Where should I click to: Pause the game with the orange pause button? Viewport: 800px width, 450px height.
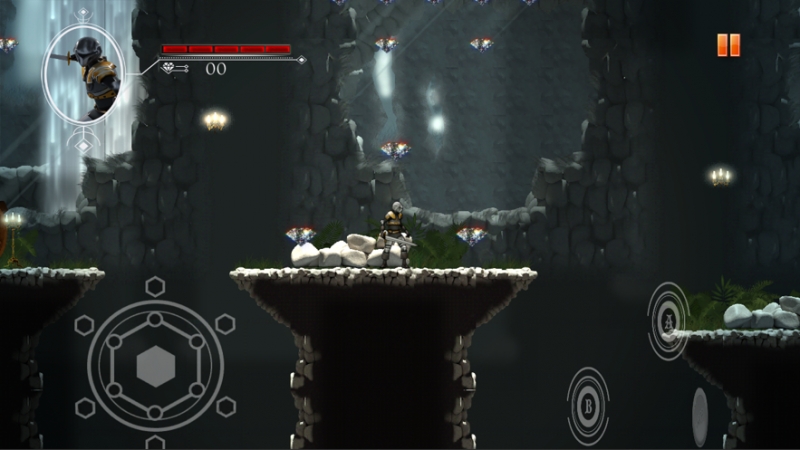point(728,45)
